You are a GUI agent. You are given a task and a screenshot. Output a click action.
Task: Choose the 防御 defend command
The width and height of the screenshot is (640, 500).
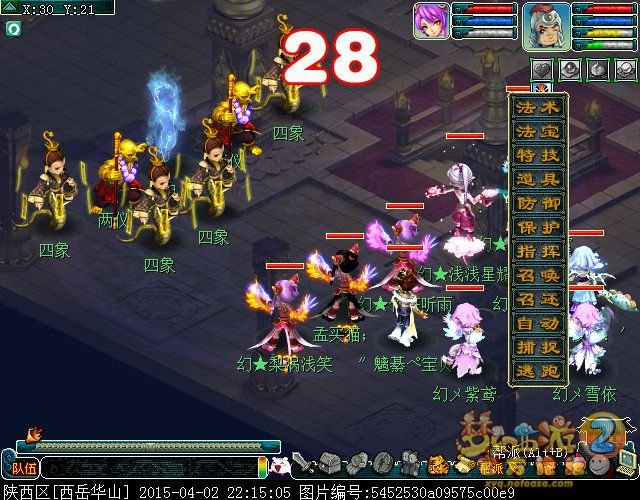[538, 204]
